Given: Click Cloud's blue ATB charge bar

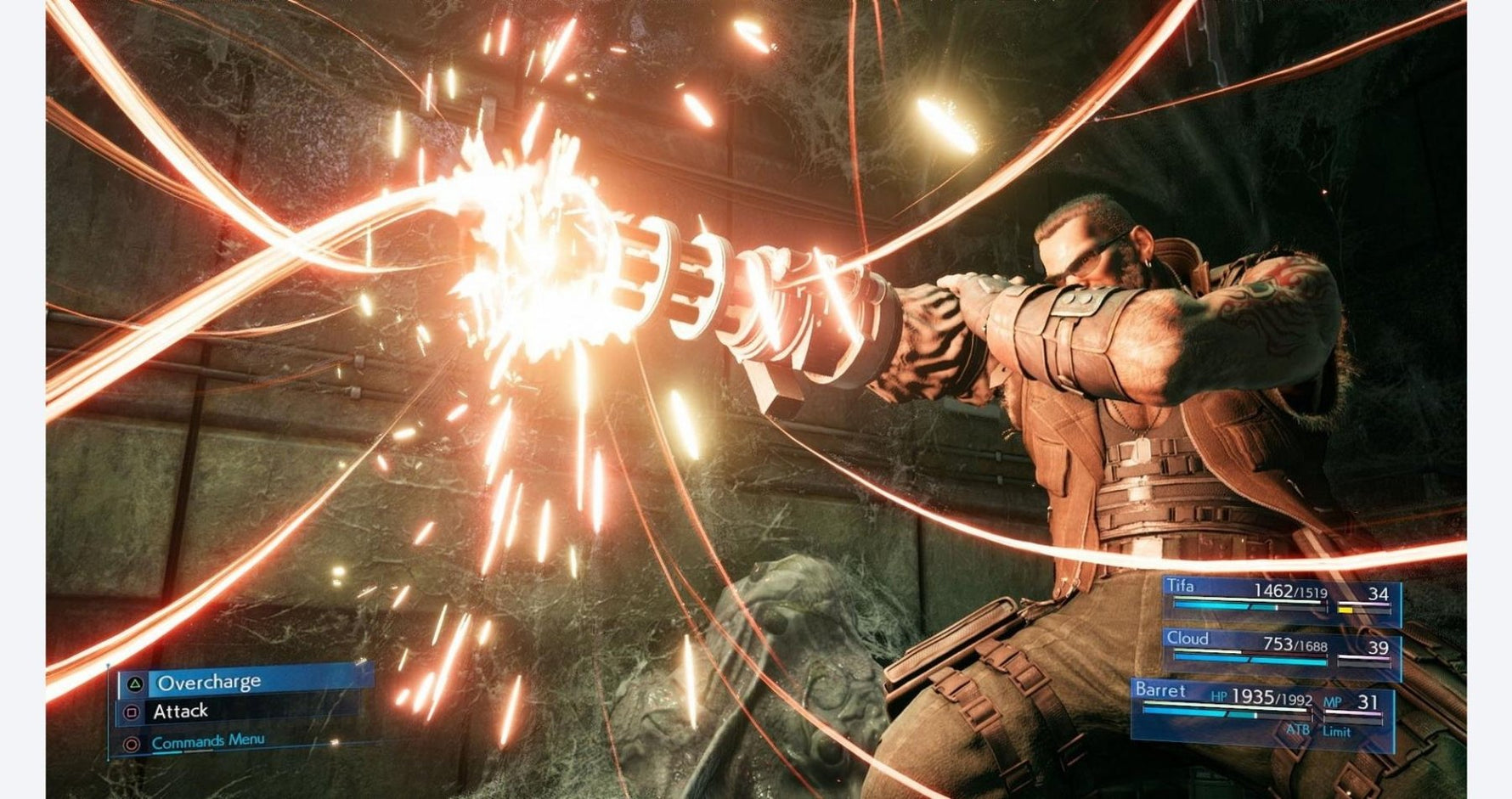Looking at the screenshot, I should click(1249, 660).
